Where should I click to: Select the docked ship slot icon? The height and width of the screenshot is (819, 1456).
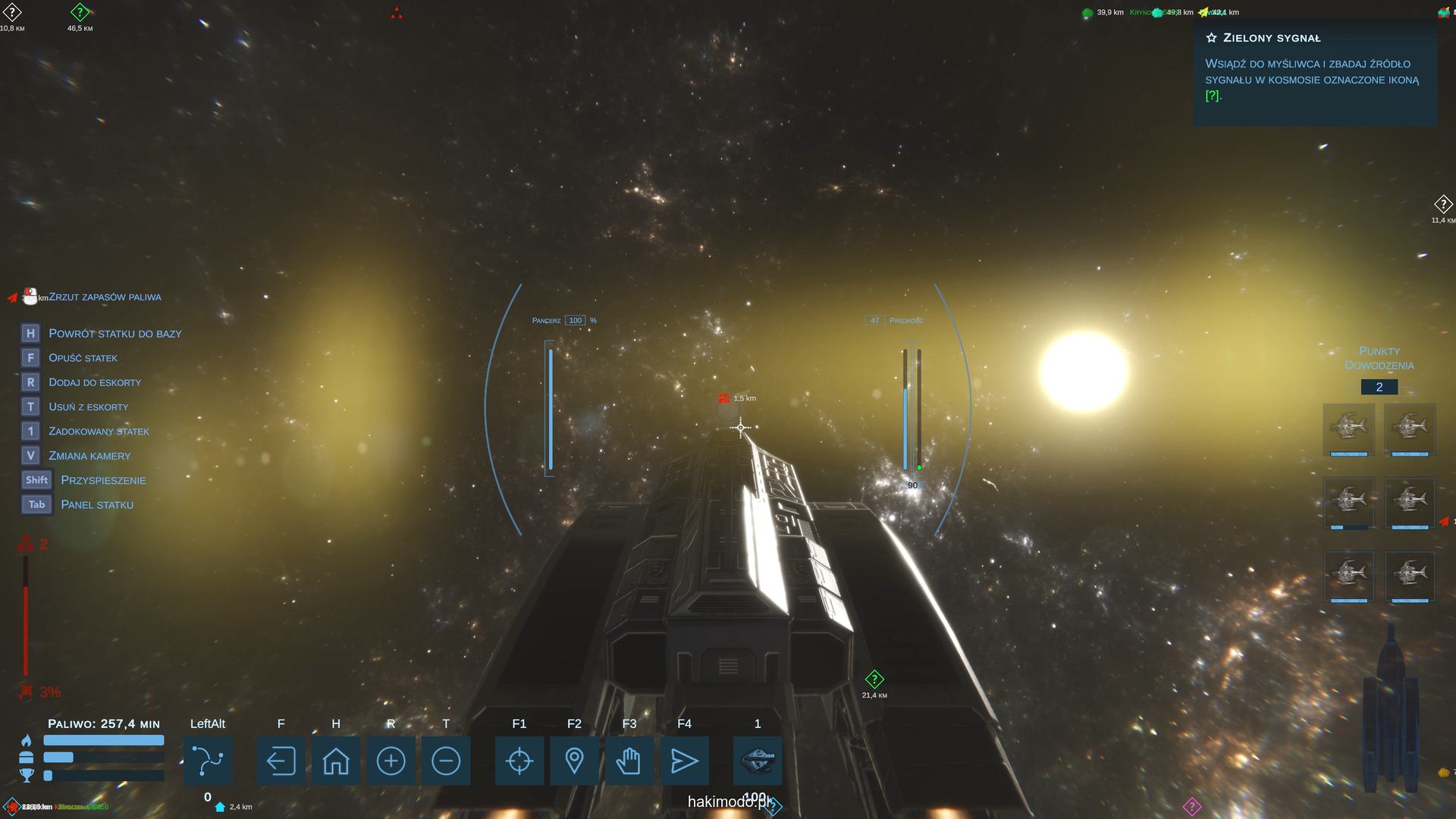coord(758,759)
